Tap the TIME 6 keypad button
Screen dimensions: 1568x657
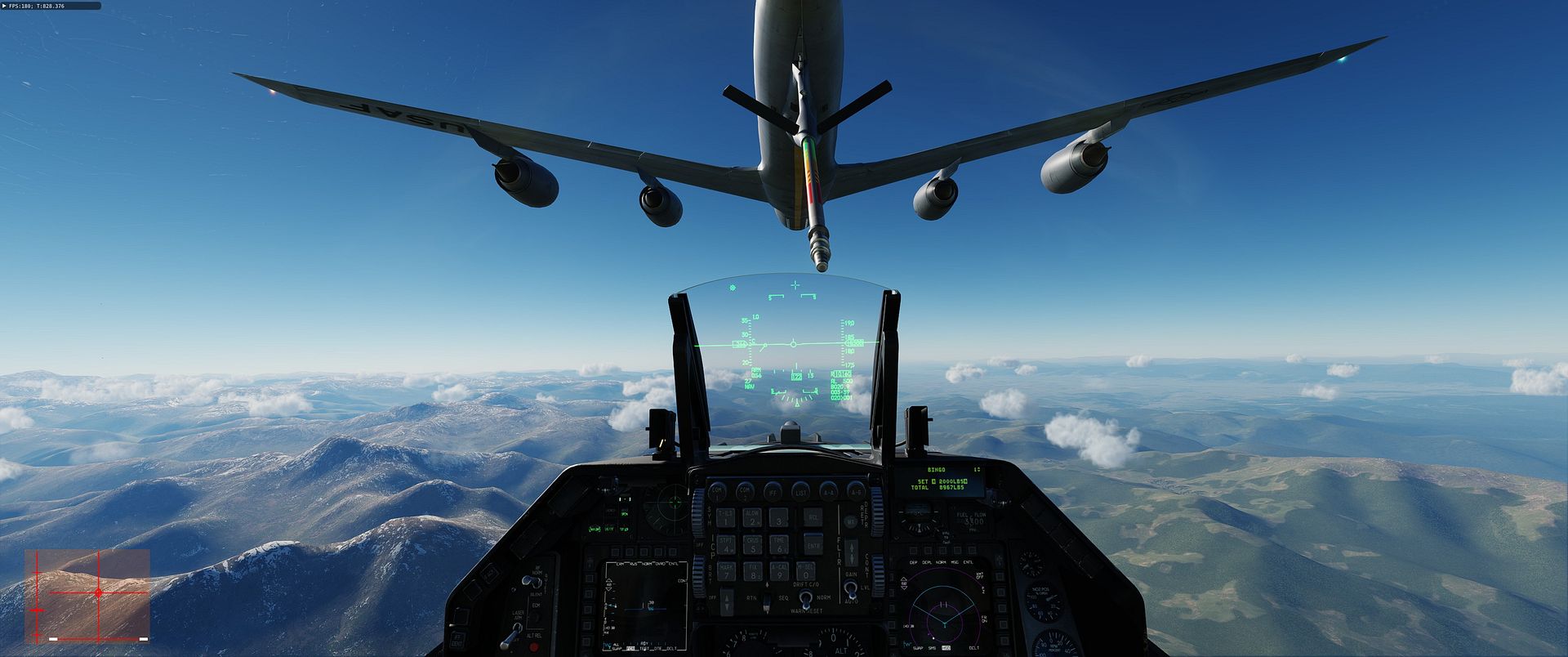click(x=779, y=544)
